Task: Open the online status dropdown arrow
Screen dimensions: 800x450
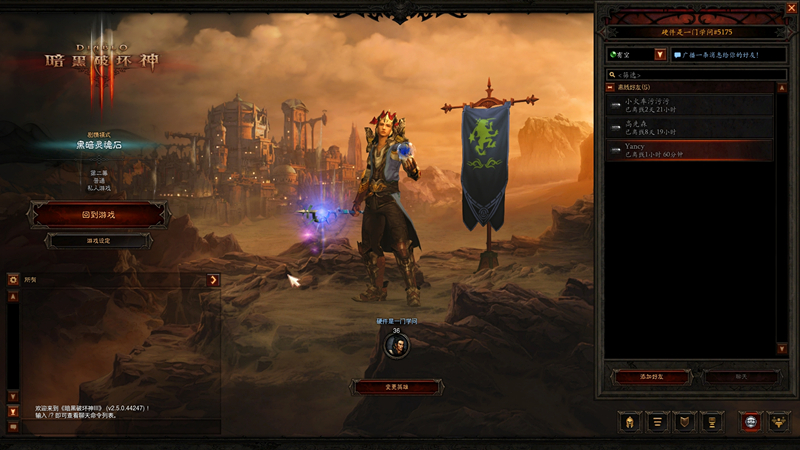Action: [660, 54]
